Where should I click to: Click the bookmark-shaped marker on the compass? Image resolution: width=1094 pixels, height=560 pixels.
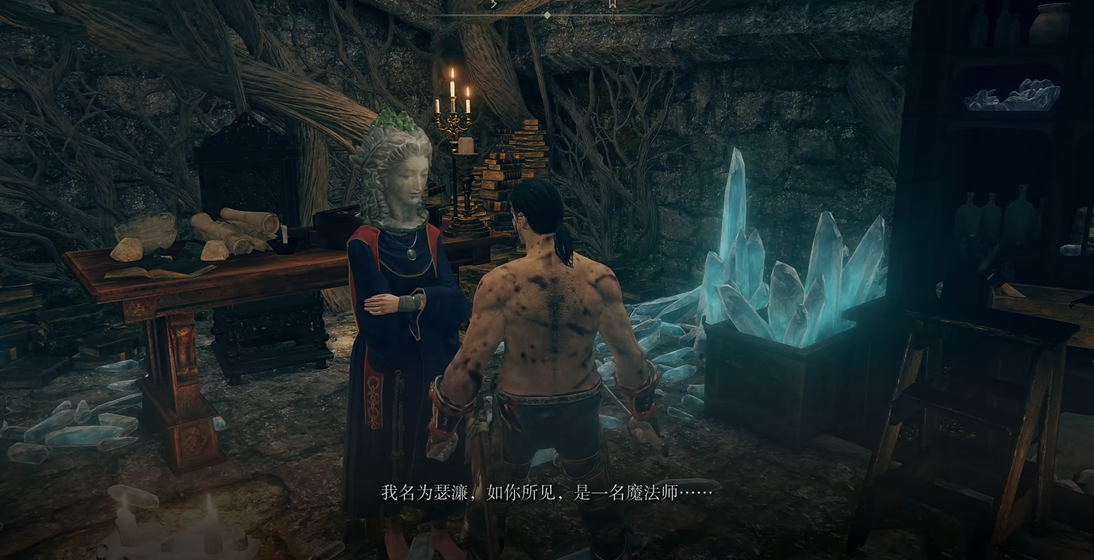click(611, 5)
